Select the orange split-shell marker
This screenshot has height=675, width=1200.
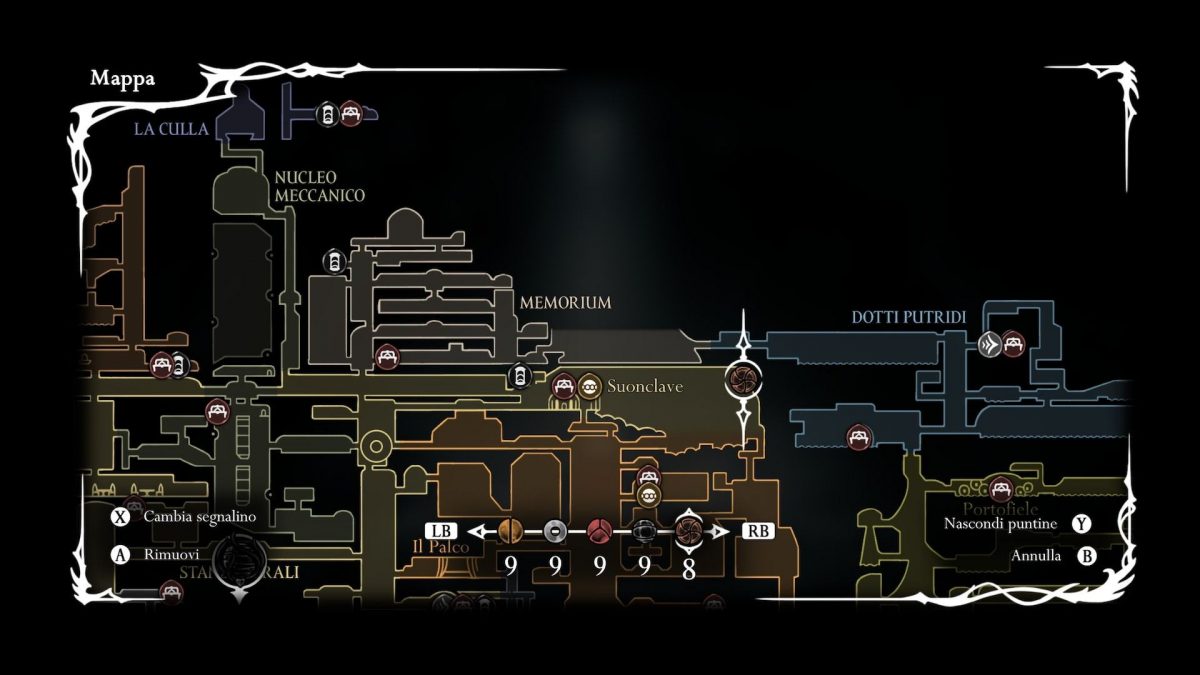511,531
